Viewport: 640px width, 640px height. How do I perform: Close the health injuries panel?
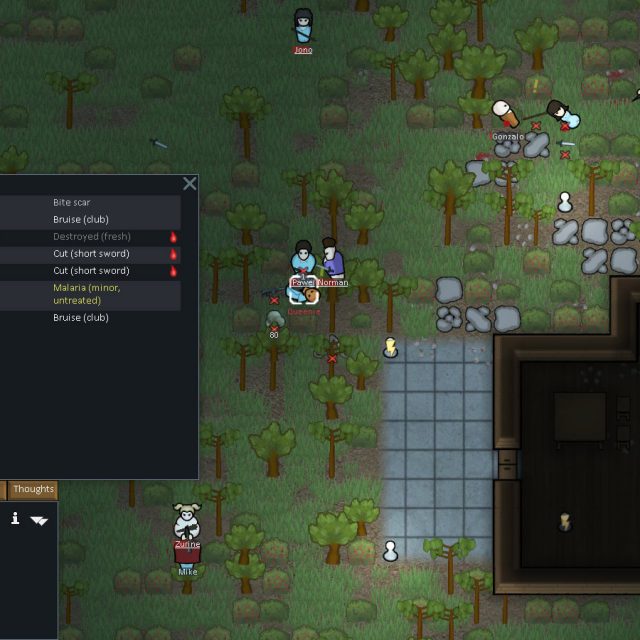point(189,184)
